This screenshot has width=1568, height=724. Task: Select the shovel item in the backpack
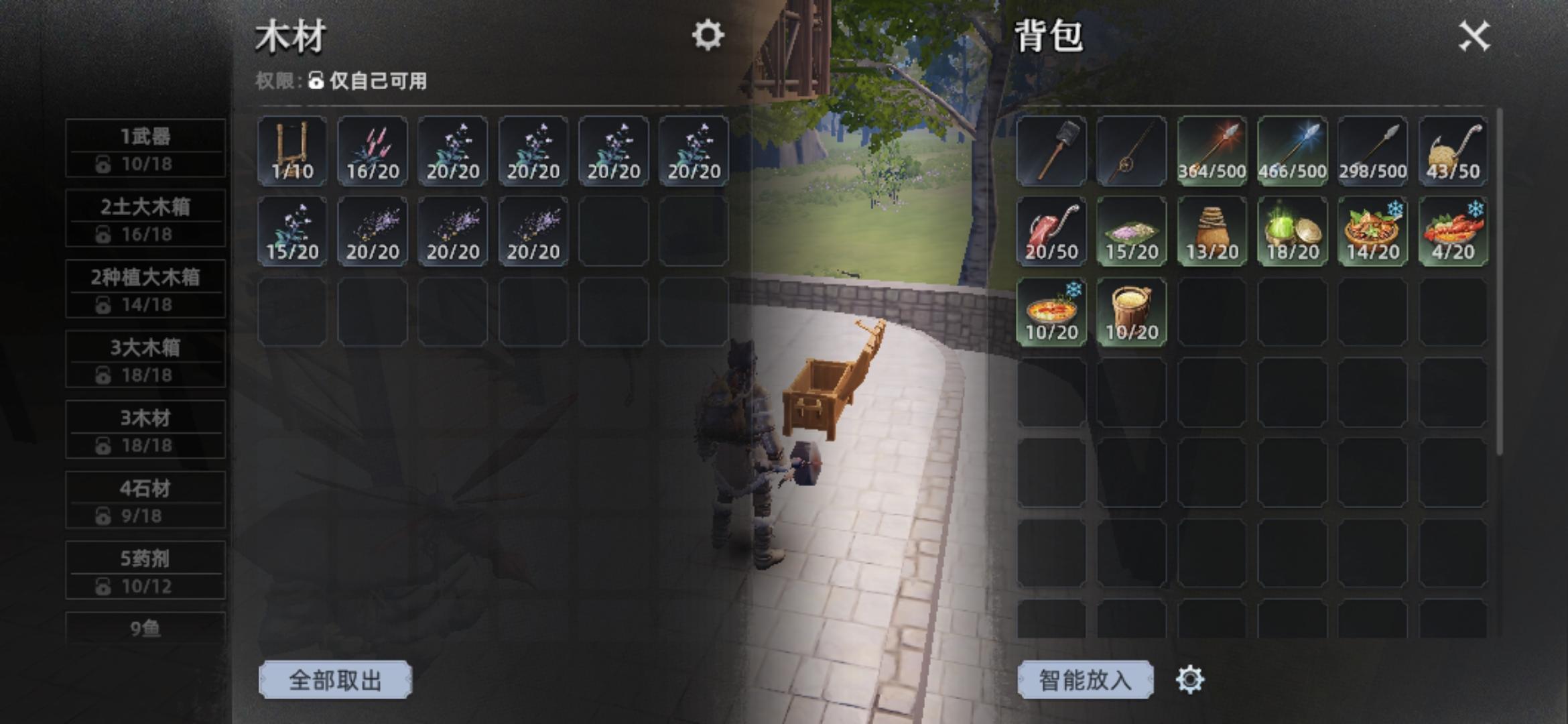[1052, 149]
